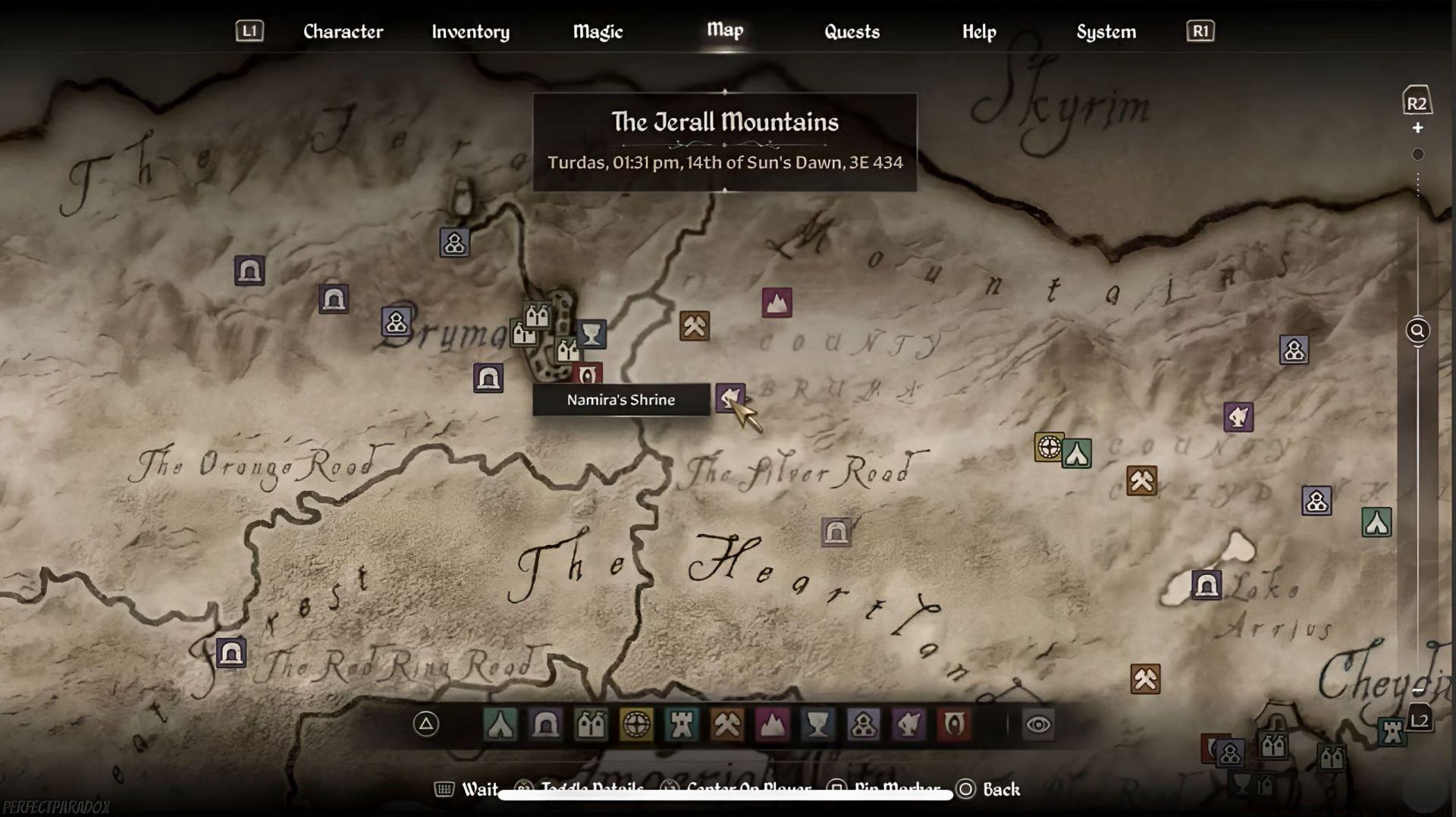Select the fort filter icon

click(682, 724)
